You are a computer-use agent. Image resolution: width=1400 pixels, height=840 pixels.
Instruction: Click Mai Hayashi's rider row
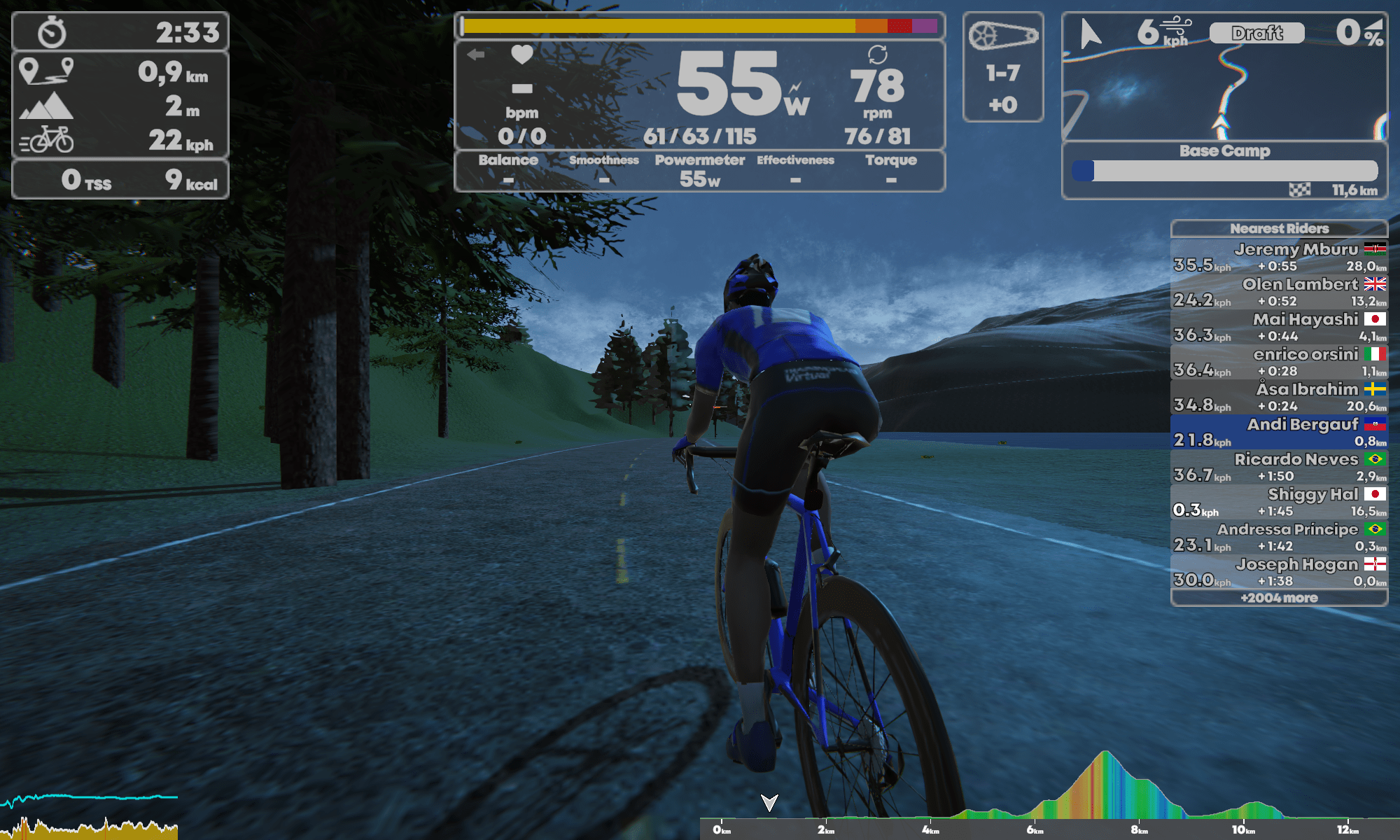pyautogui.click(x=1279, y=327)
